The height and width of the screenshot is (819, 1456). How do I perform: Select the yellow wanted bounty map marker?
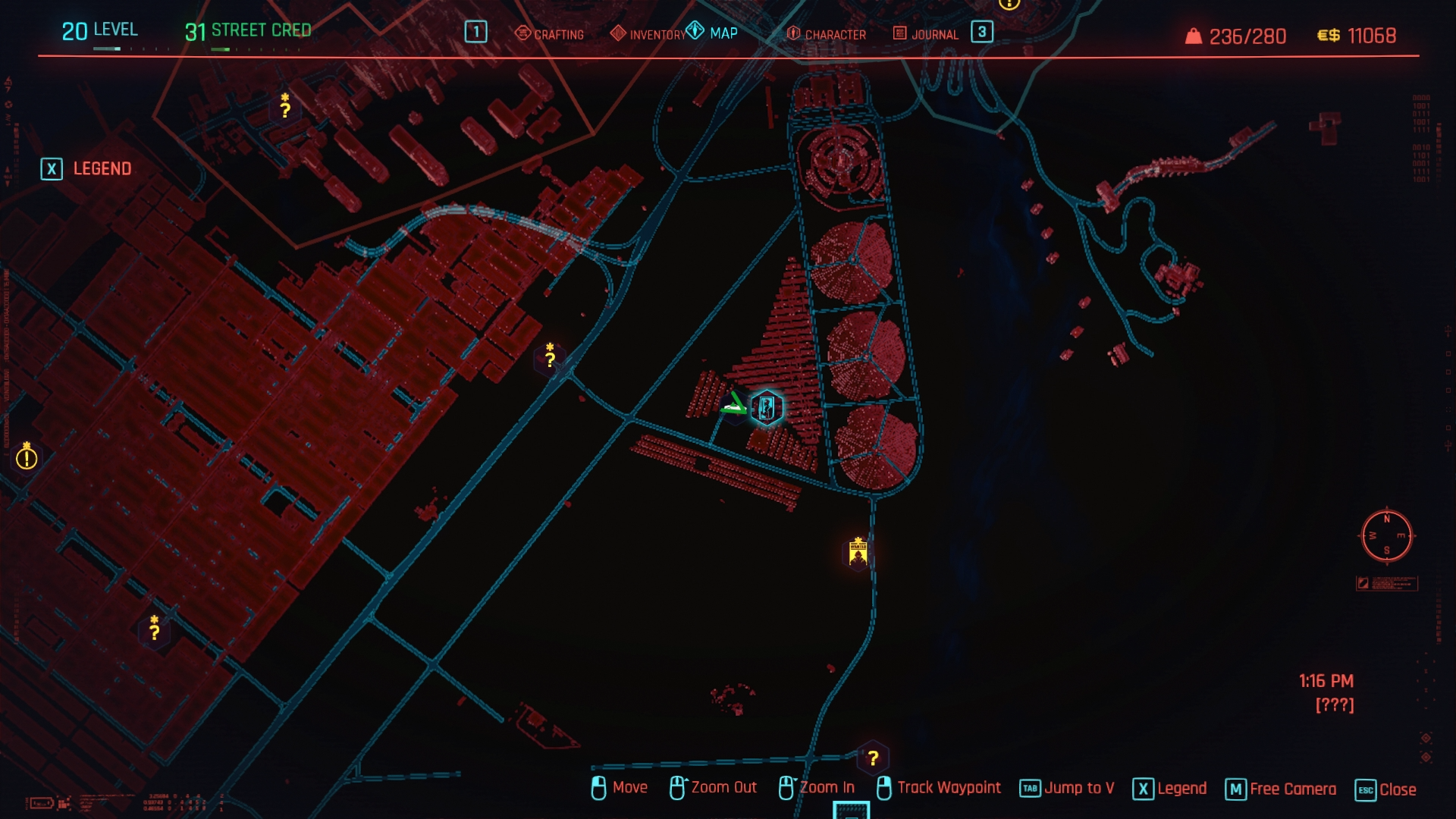(858, 554)
